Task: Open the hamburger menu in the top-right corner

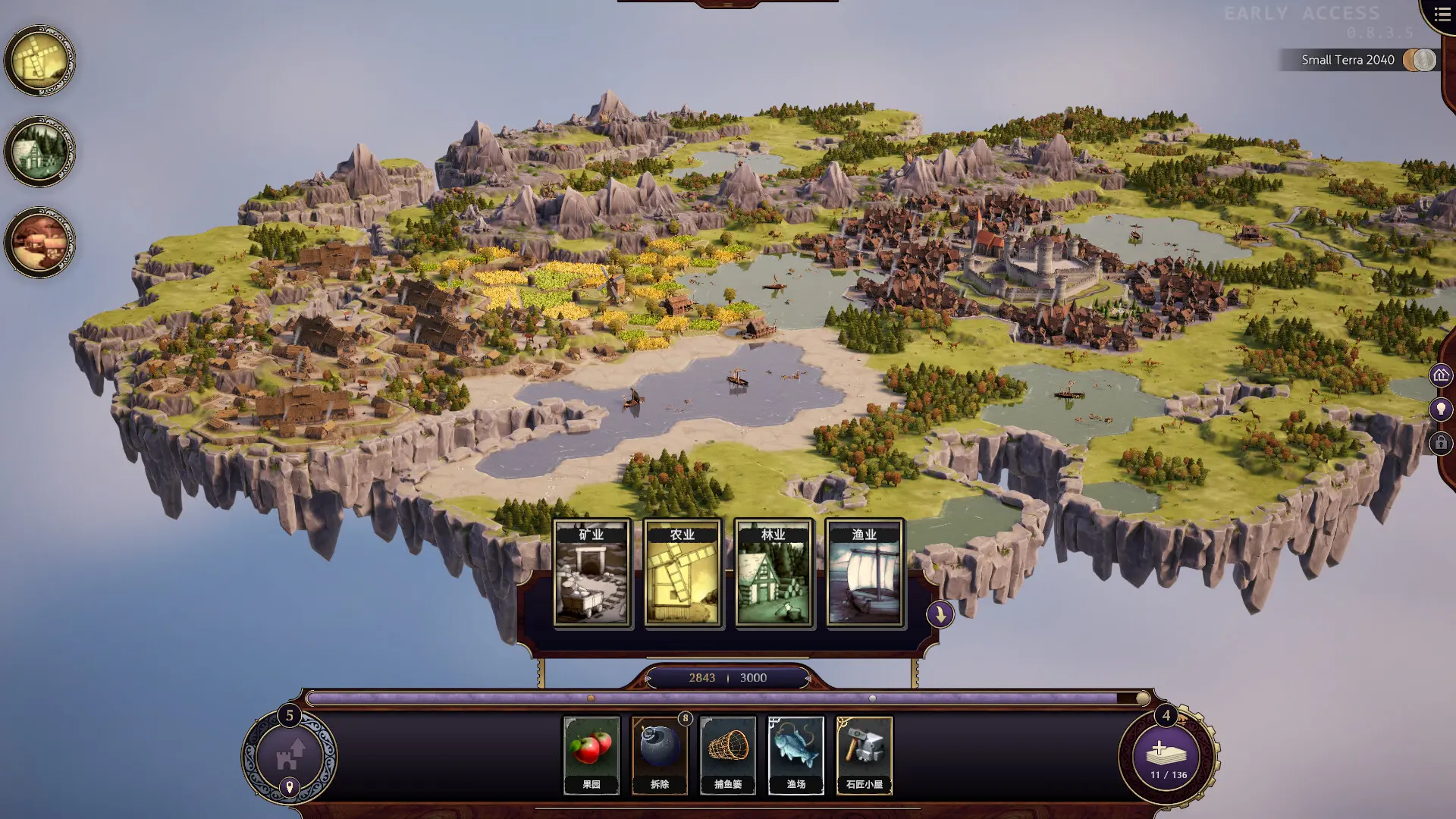Action: pos(1440,14)
